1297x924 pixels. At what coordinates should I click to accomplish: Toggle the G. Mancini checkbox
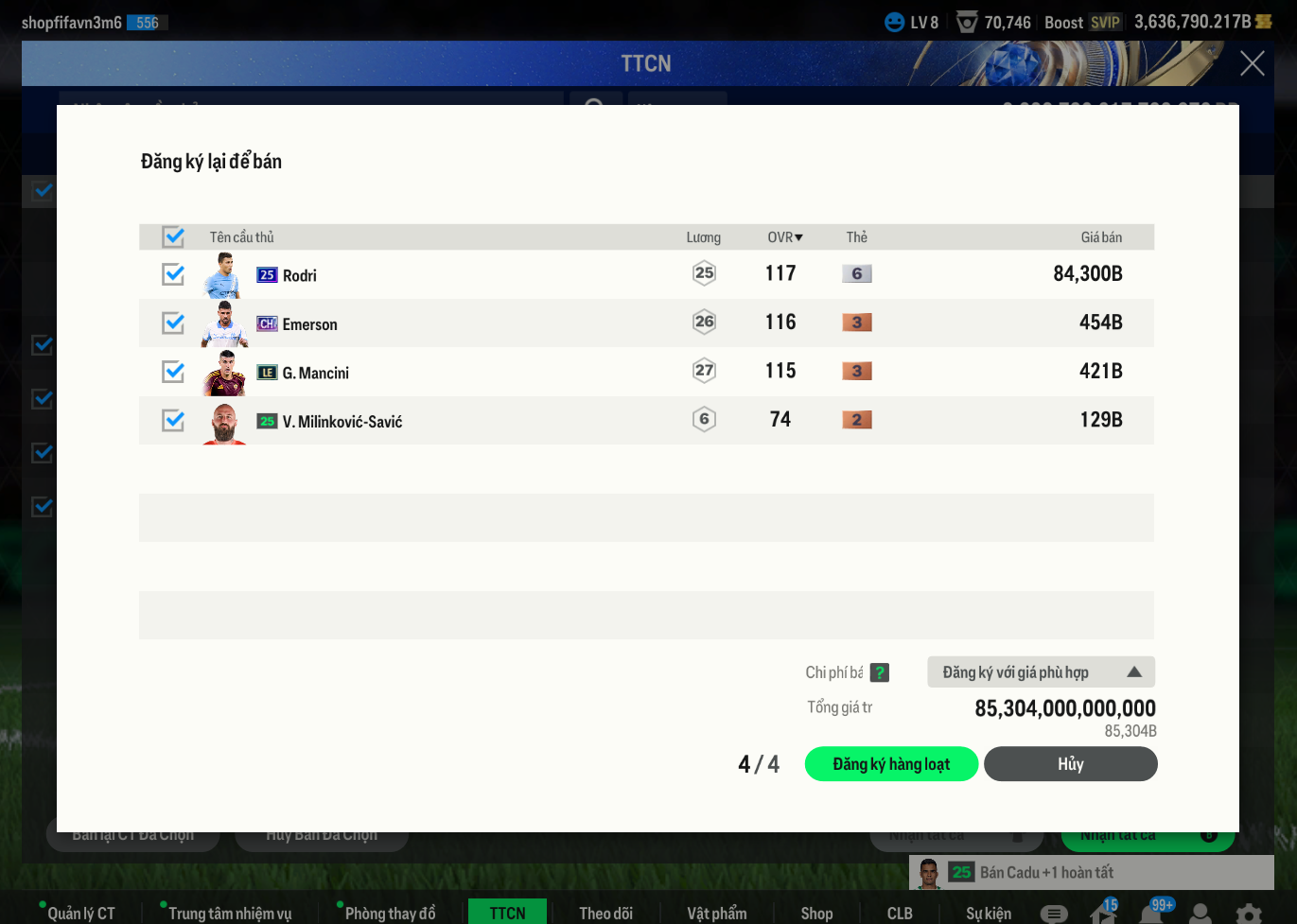(173, 372)
